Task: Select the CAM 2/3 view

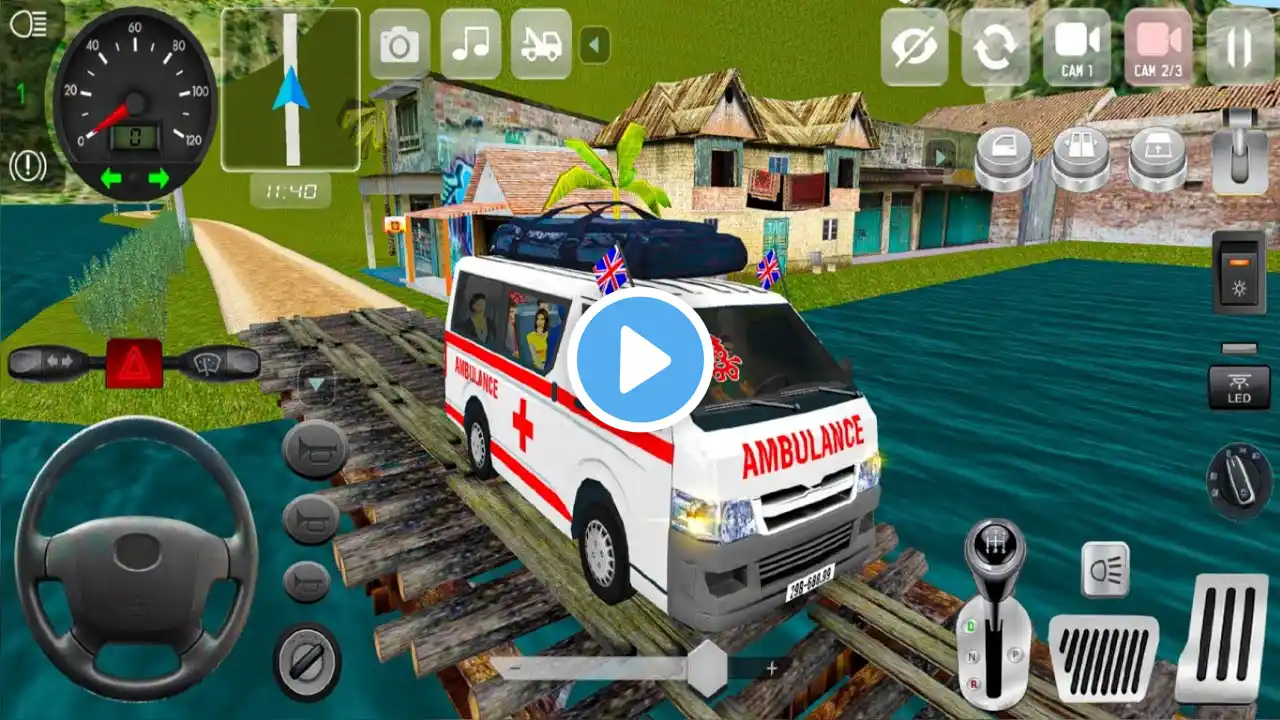Action: (x=1158, y=47)
